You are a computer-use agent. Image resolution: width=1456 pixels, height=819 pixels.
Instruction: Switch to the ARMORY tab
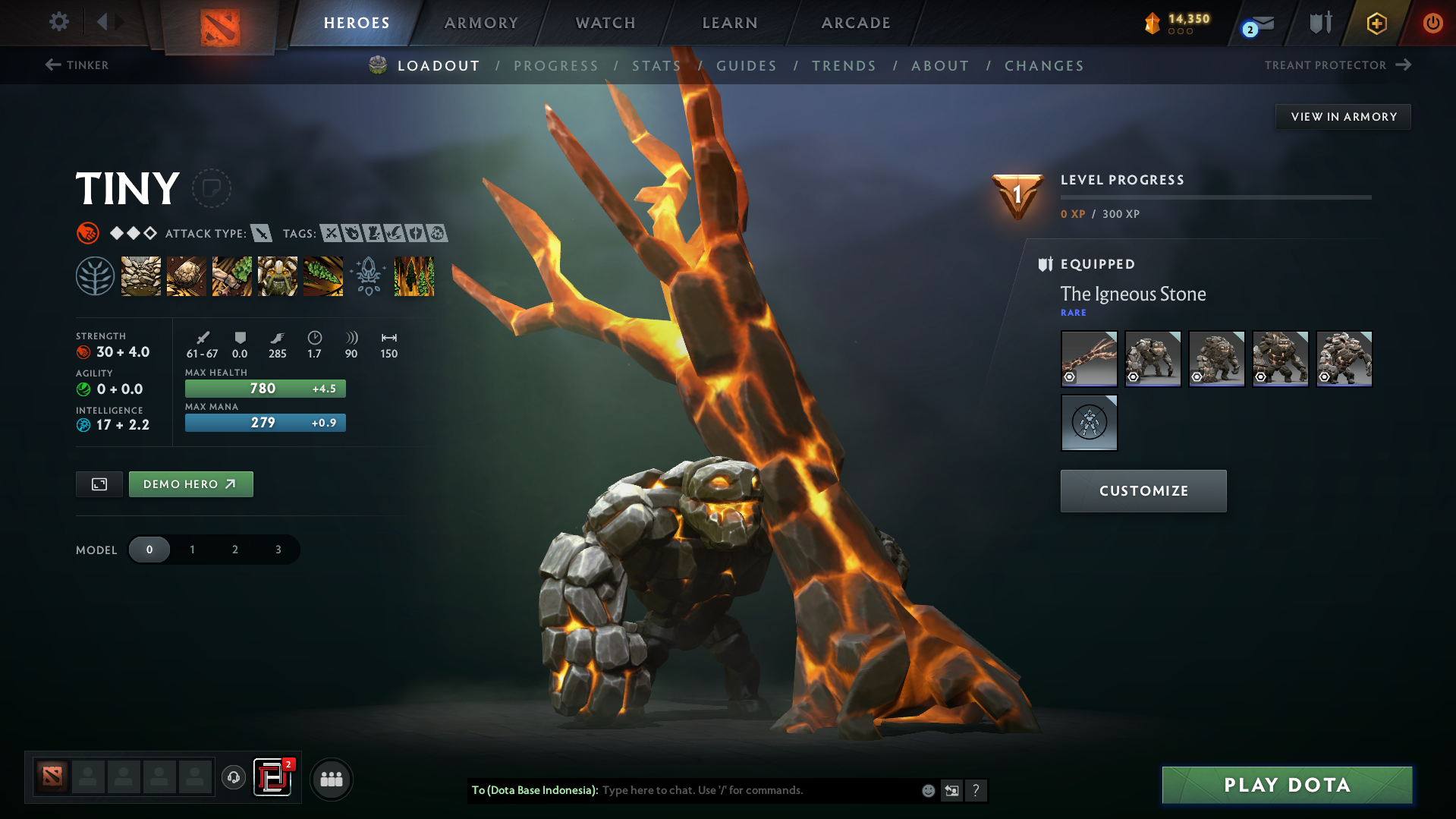click(x=481, y=23)
